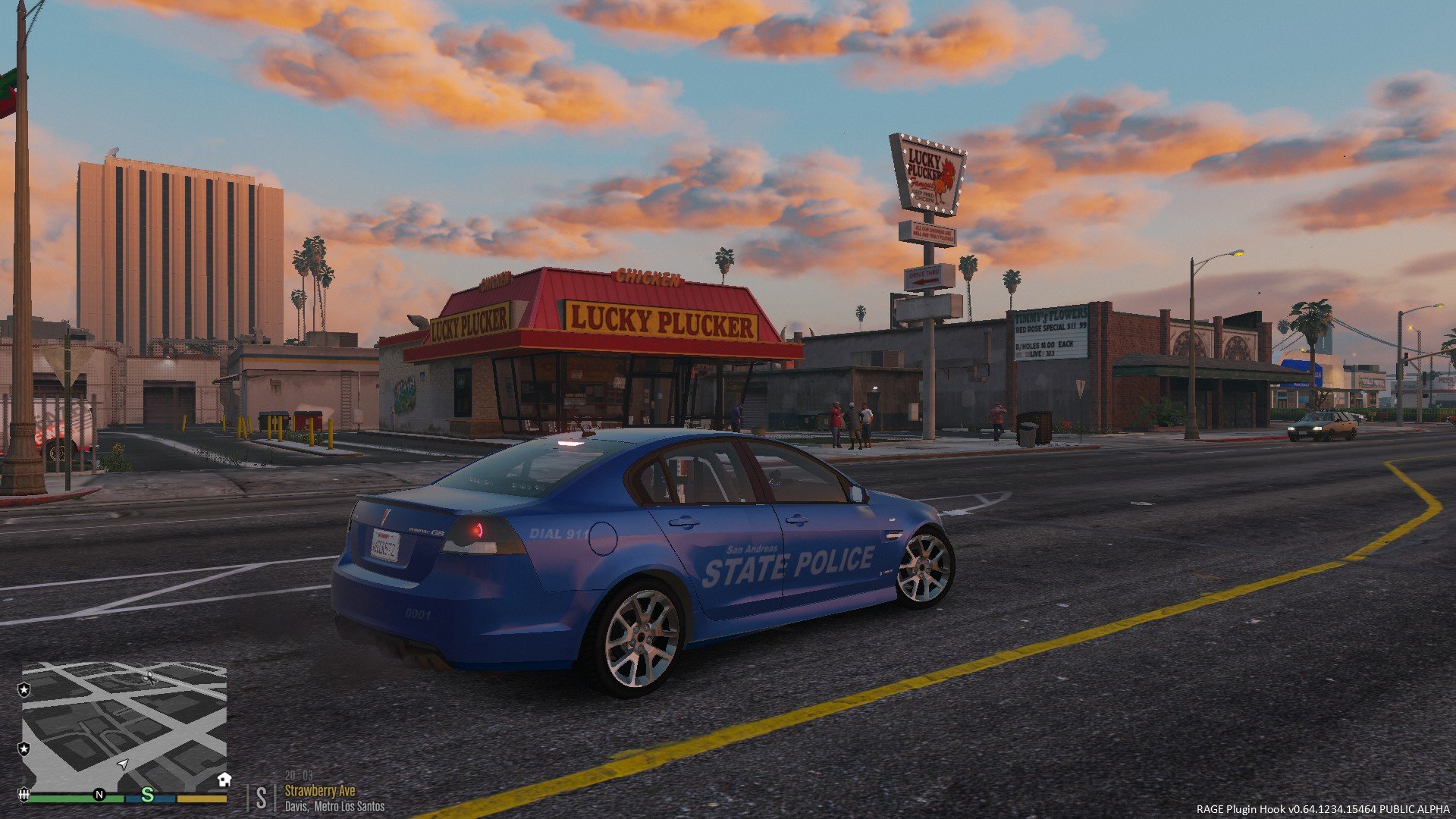The image size is (1456, 819).
Task: Select the white safehouse blip
Action: click(x=224, y=779)
